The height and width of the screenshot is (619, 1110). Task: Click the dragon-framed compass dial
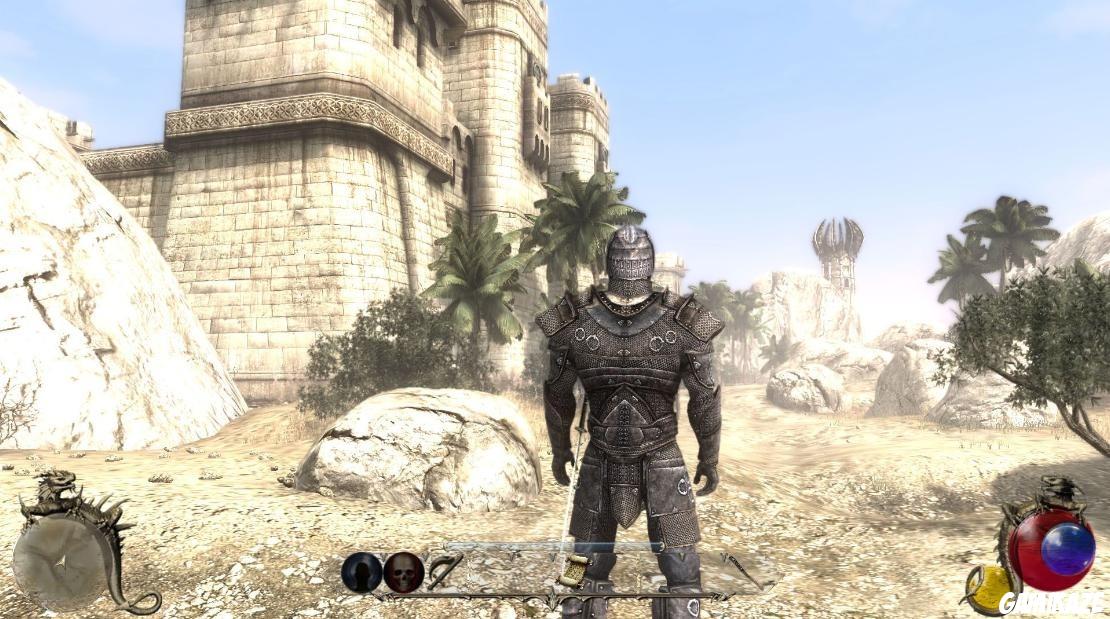pos(60,562)
